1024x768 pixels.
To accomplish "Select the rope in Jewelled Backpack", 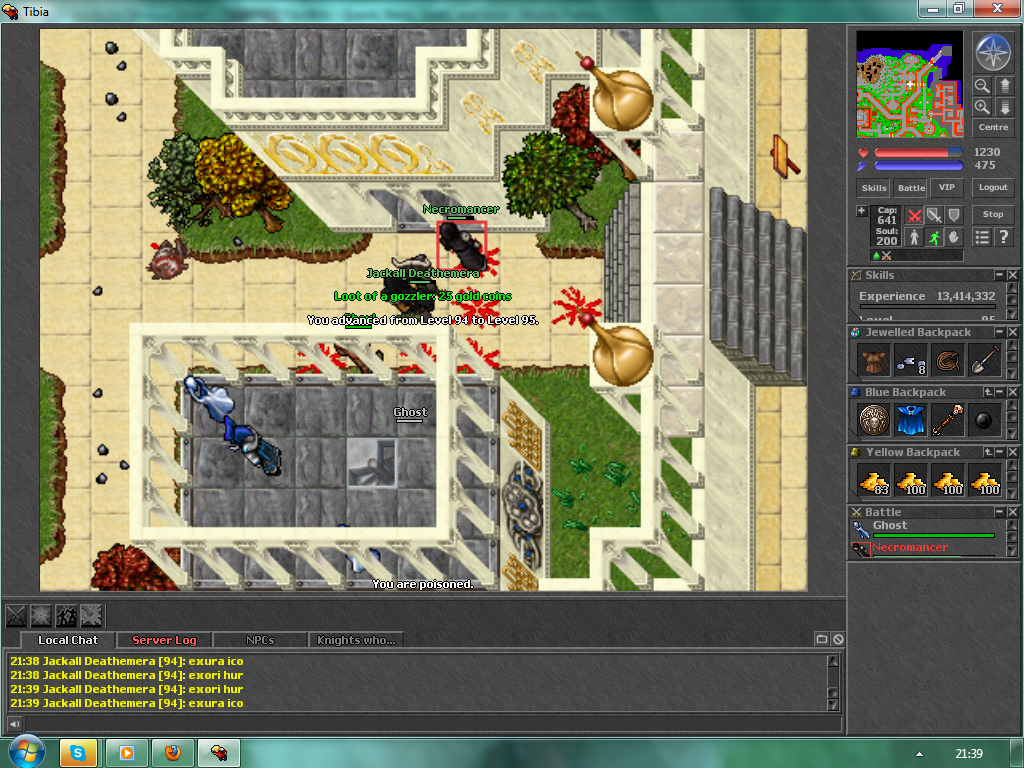I will 948,359.
